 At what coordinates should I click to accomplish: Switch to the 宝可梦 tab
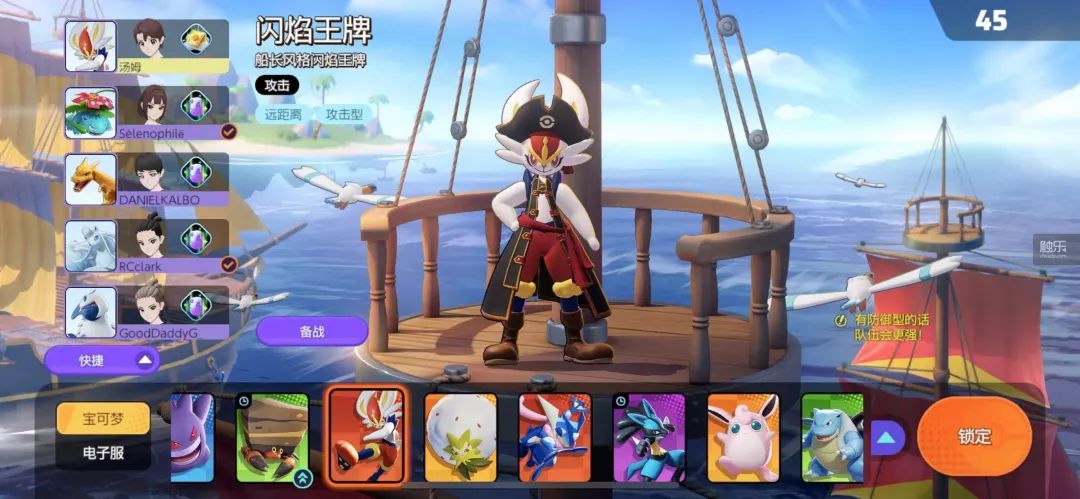[102, 418]
